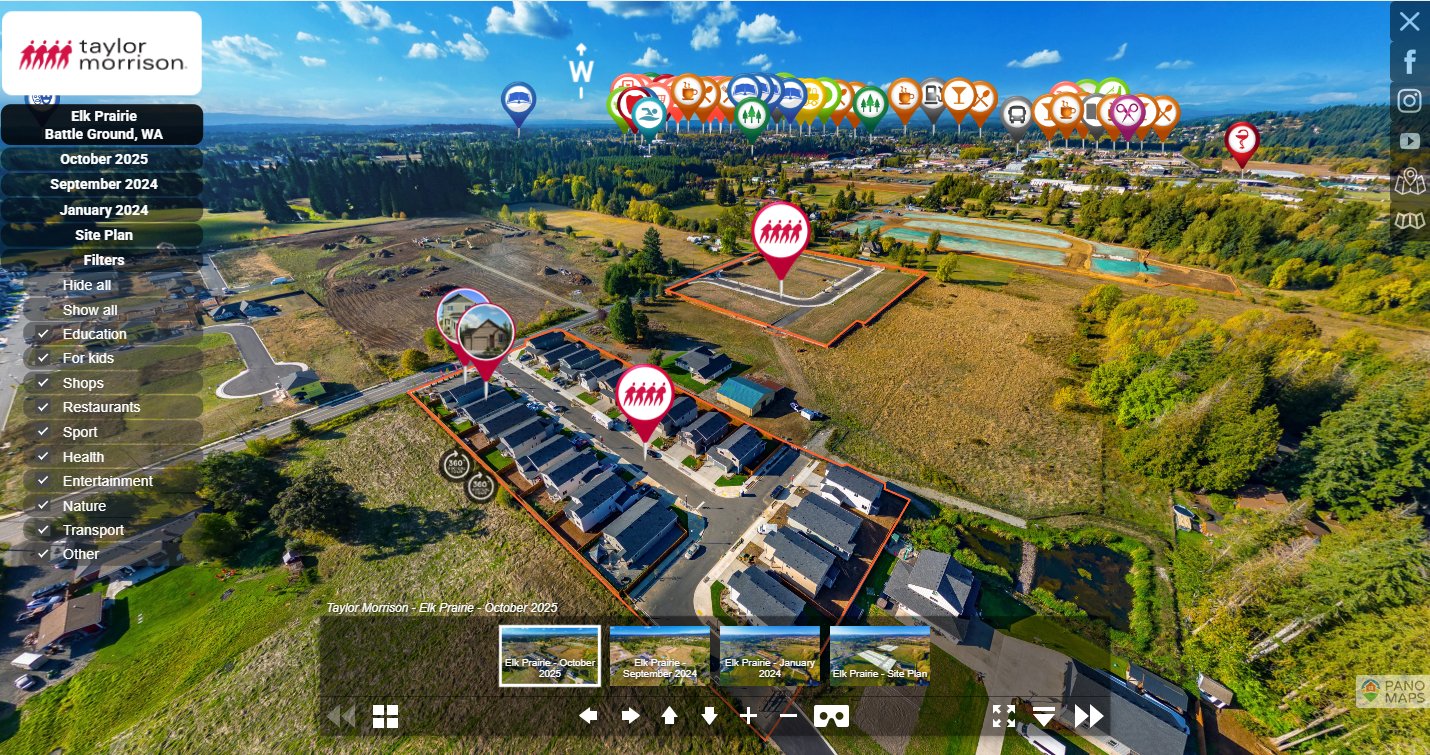The width and height of the screenshot is (1430, 755).
Task: Open the Site Plan menu entry
Action: (103, 235)
